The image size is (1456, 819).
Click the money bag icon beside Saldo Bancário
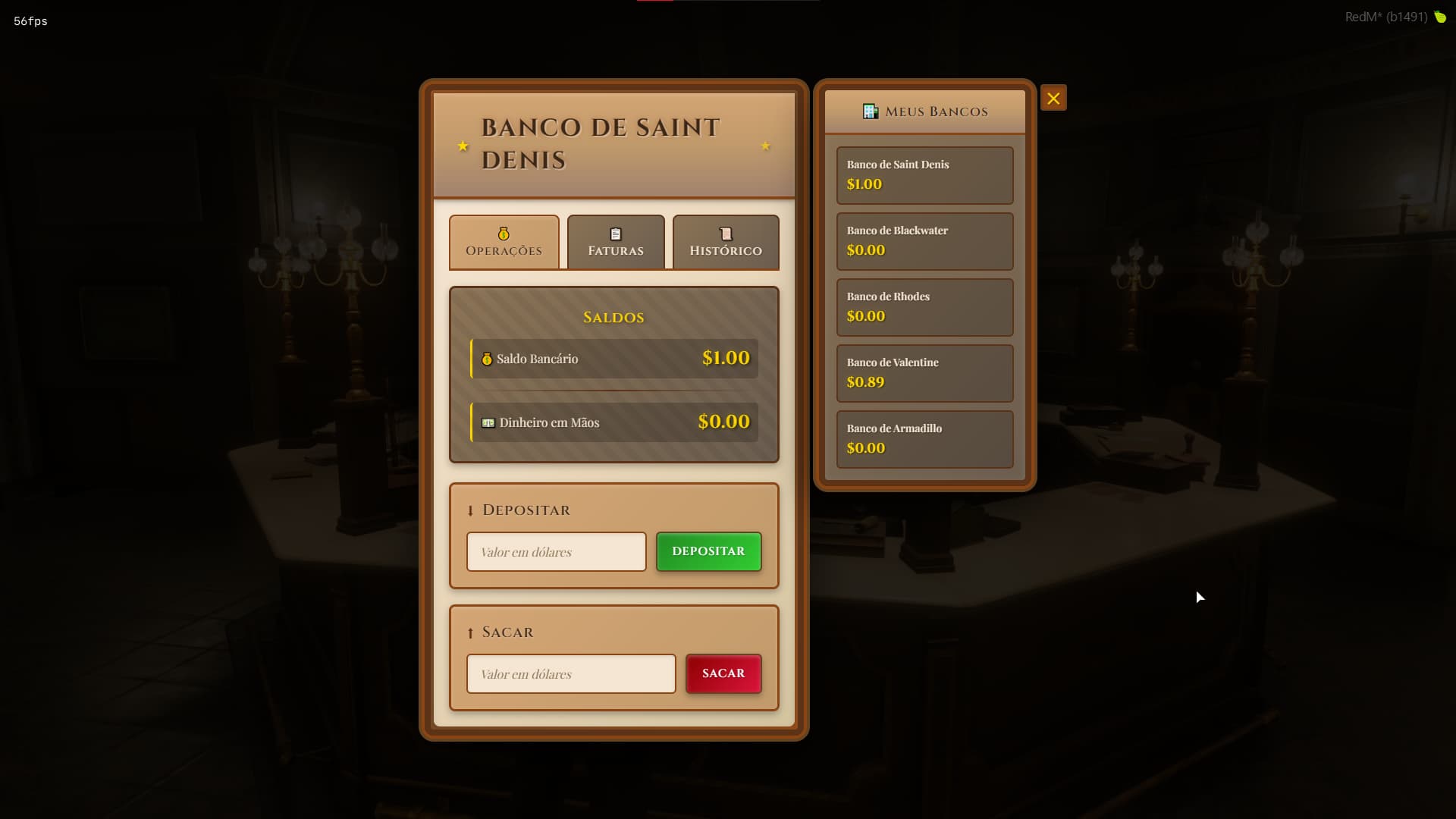pyautogui.click(x=486, y=359)
